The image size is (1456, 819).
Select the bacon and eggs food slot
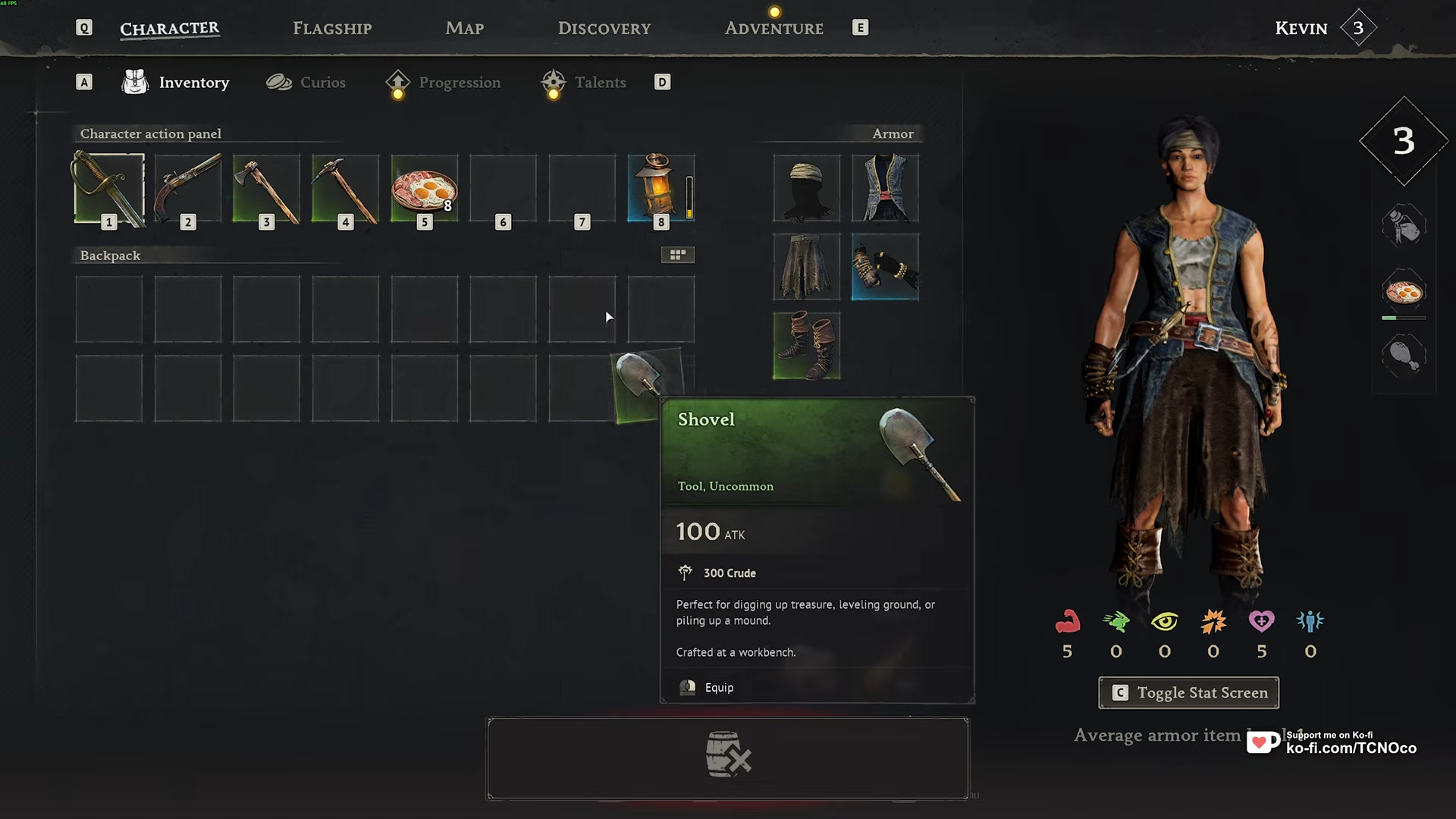(x=424, y=189)
